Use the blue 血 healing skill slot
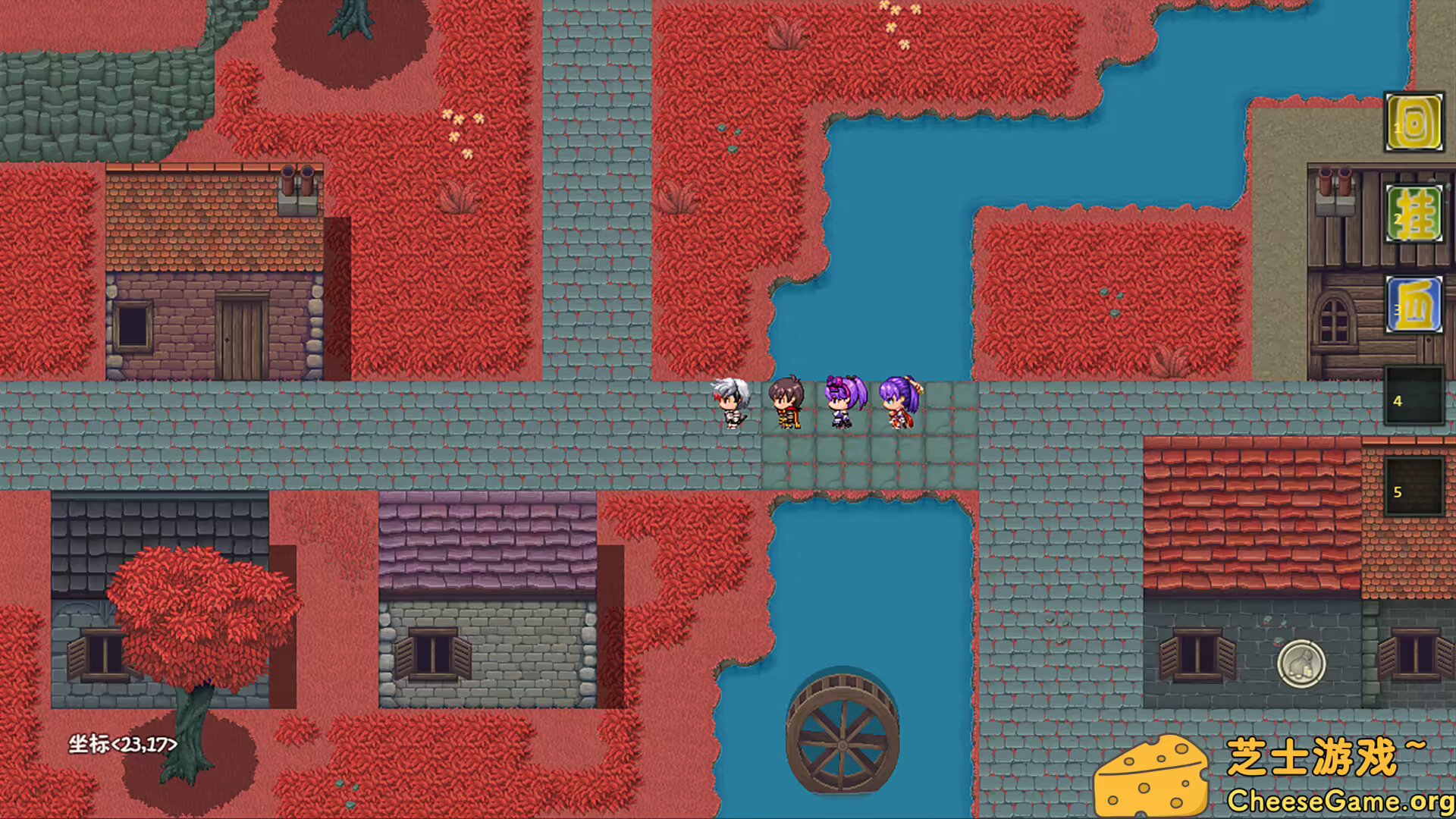This screenshot has height=819, width=1456. pos(1414,305)
